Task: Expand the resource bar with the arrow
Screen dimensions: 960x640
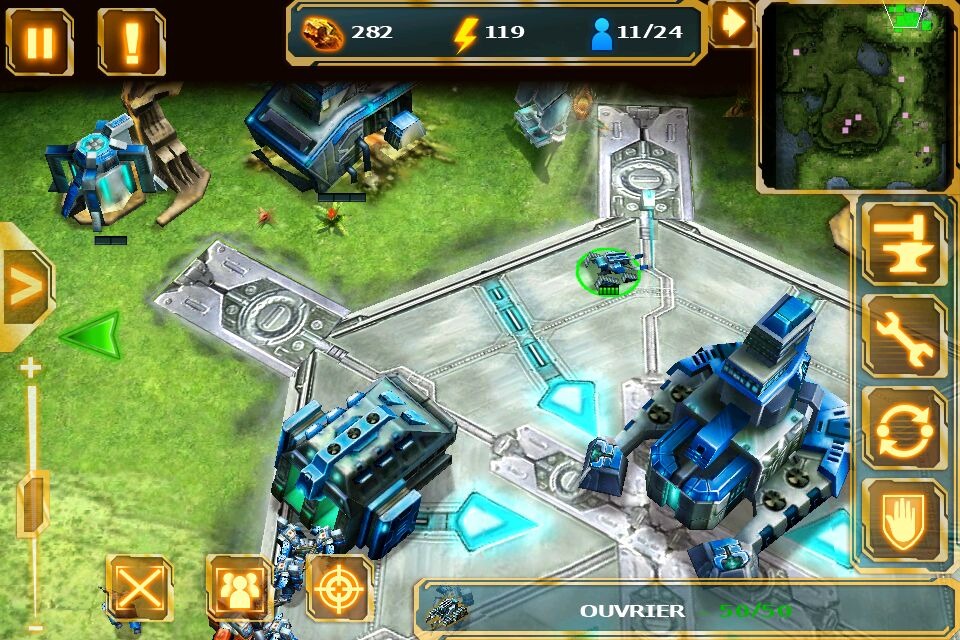Action: pos(733,22)
